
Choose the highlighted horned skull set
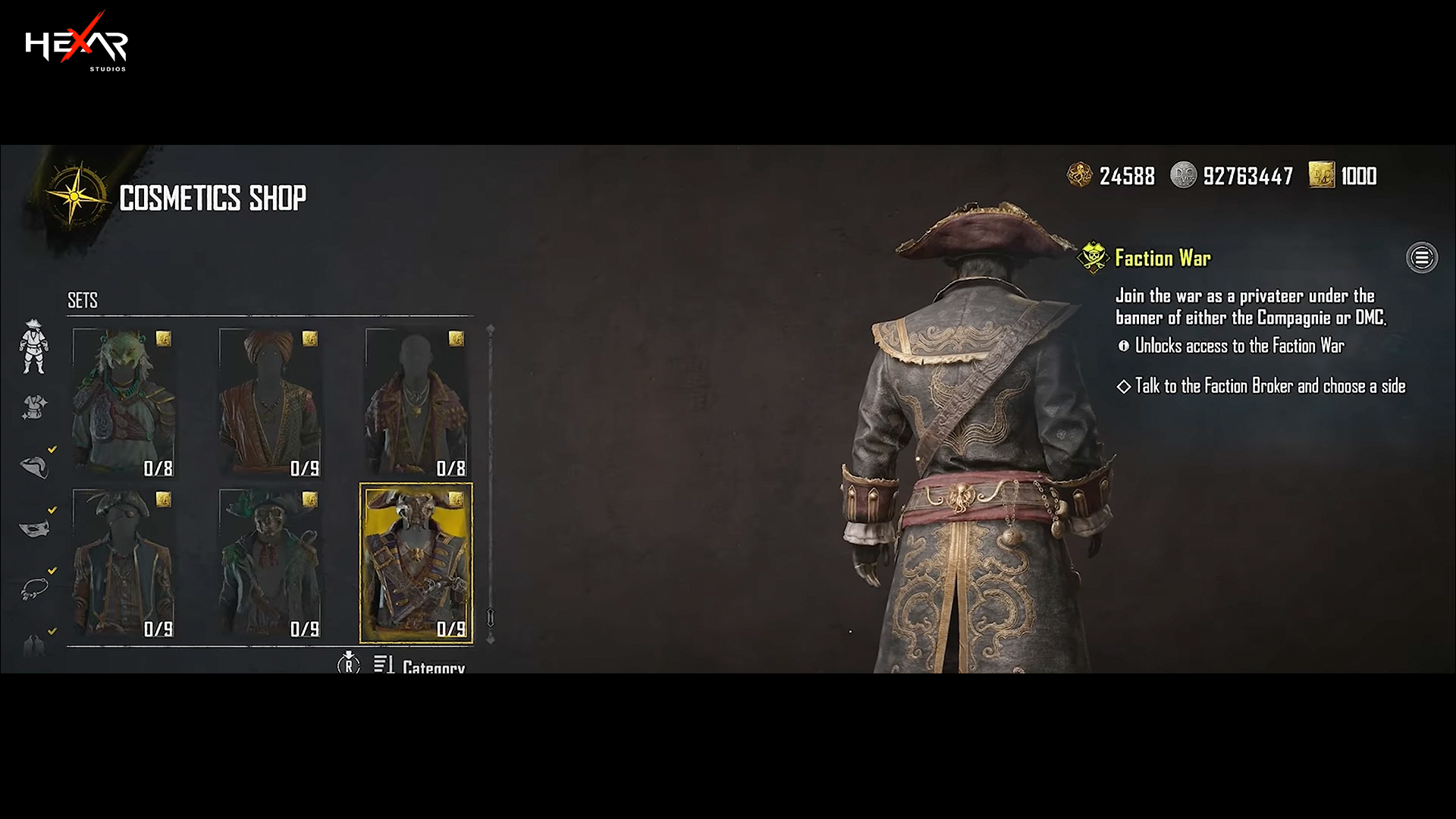pos(416,563)
